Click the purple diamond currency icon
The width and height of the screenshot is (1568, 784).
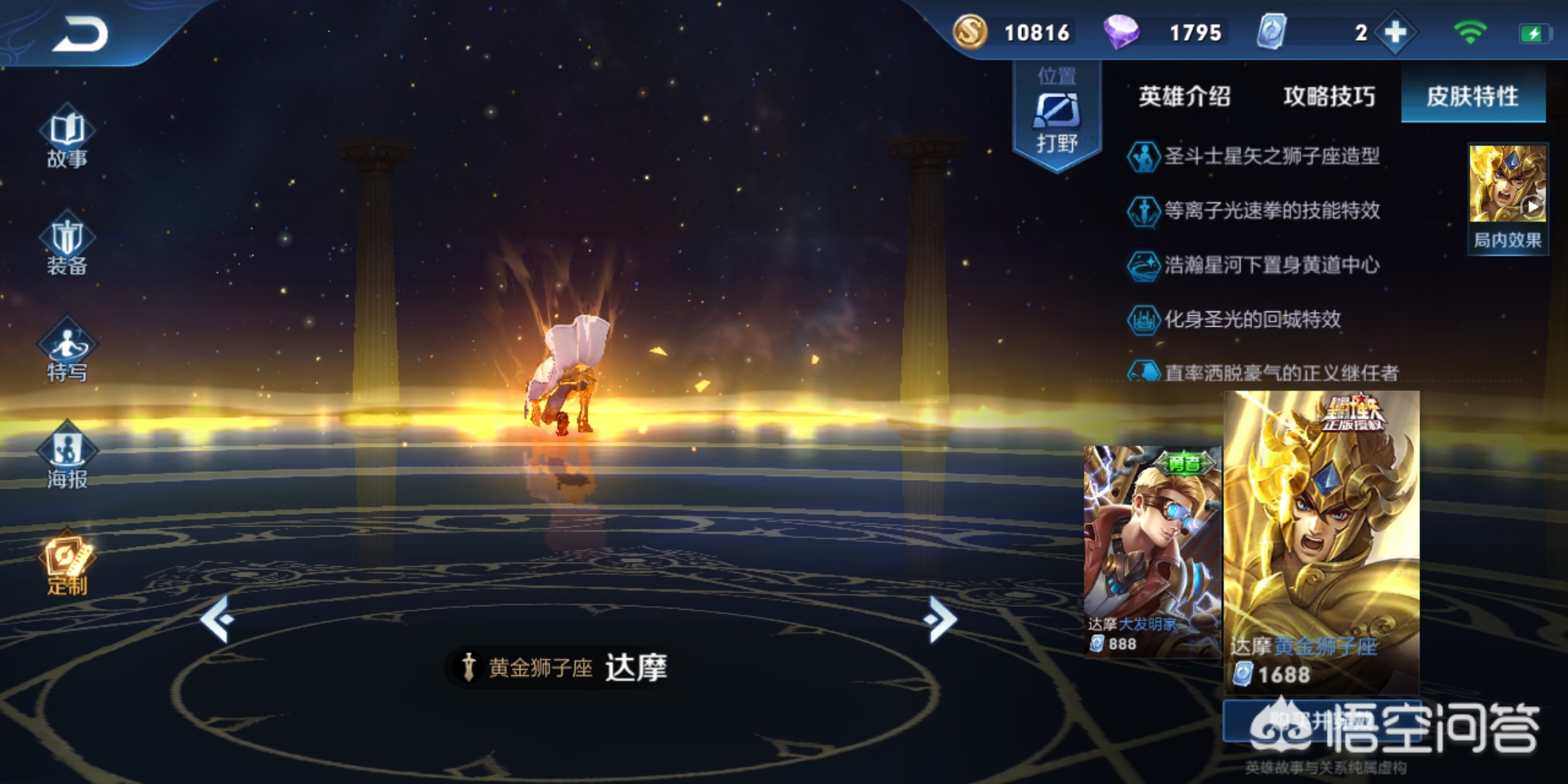1121,33
